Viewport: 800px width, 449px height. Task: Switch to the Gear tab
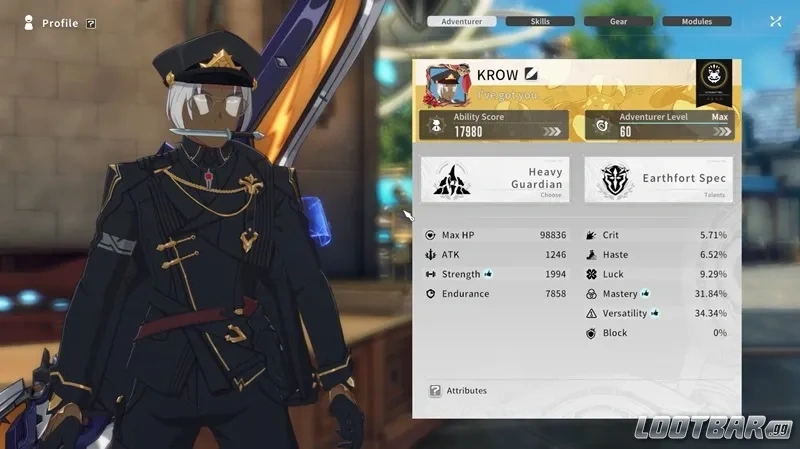click(618, 21)
